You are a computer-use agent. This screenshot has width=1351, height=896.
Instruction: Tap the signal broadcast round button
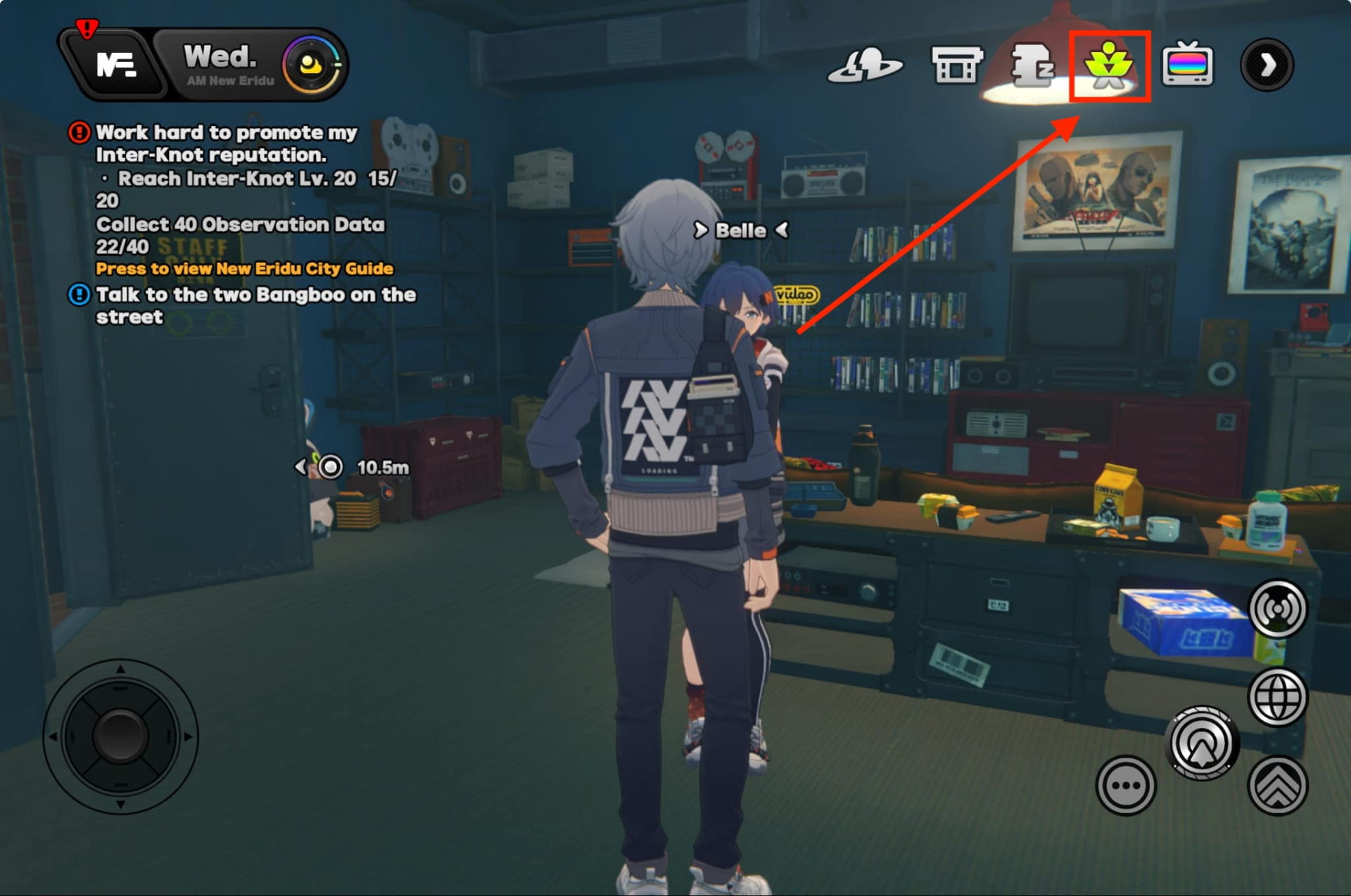(1277, 609)
